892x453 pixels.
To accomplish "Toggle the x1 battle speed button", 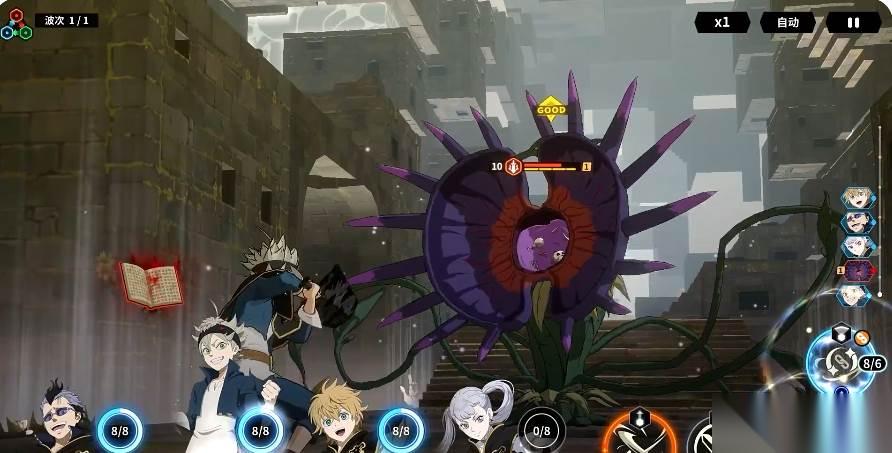I will tap(721, 22).
